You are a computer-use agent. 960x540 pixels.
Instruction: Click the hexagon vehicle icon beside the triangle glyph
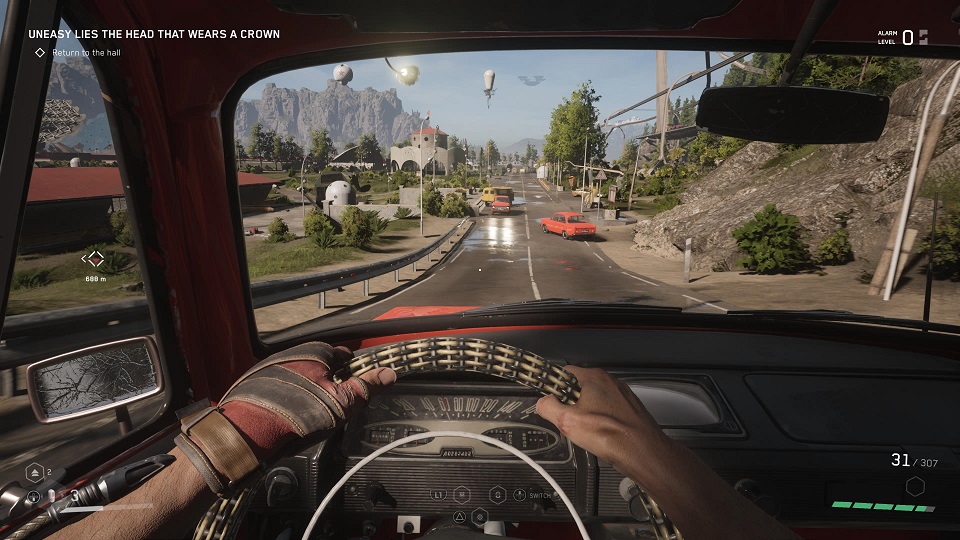[x=480, y=516]
